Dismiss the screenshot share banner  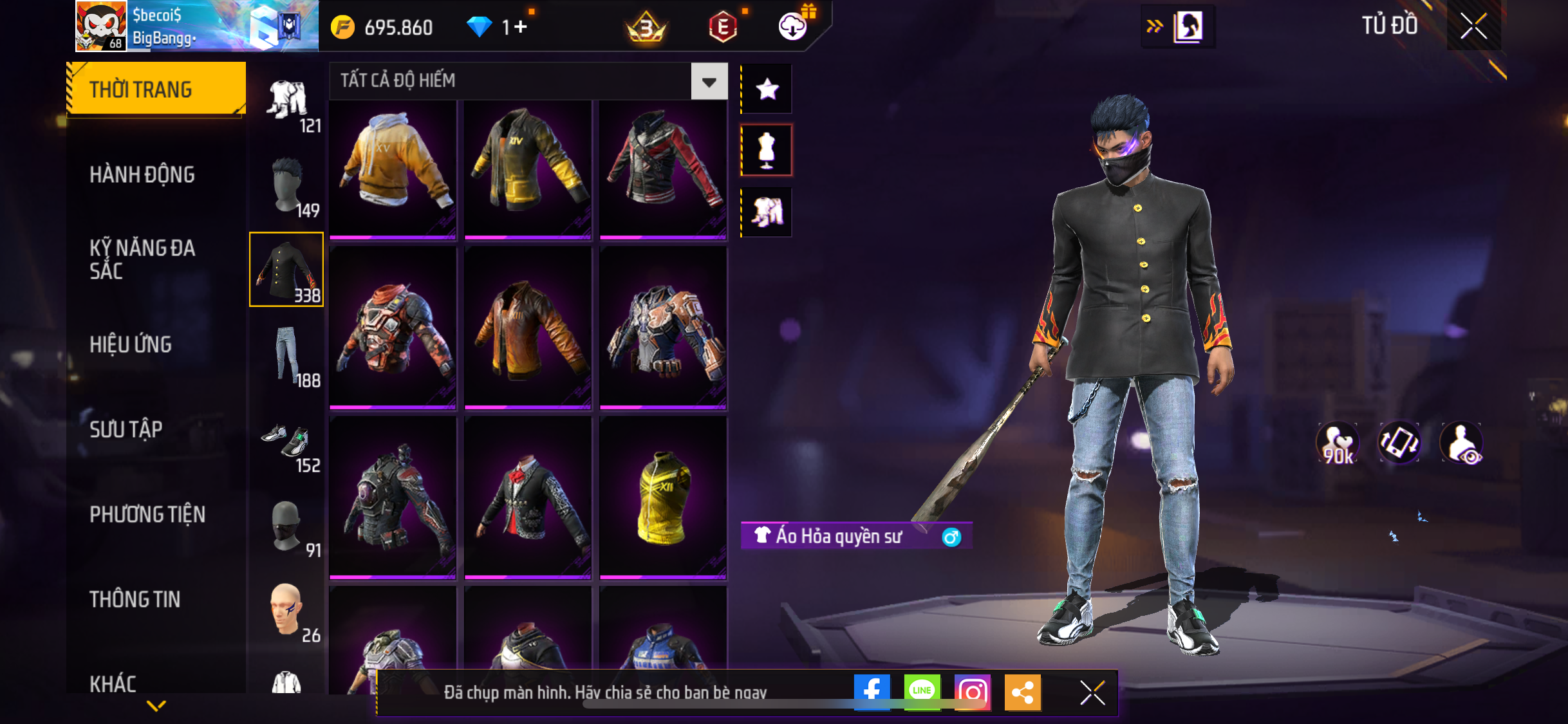pyautogui.click(x=1092, y=692)
